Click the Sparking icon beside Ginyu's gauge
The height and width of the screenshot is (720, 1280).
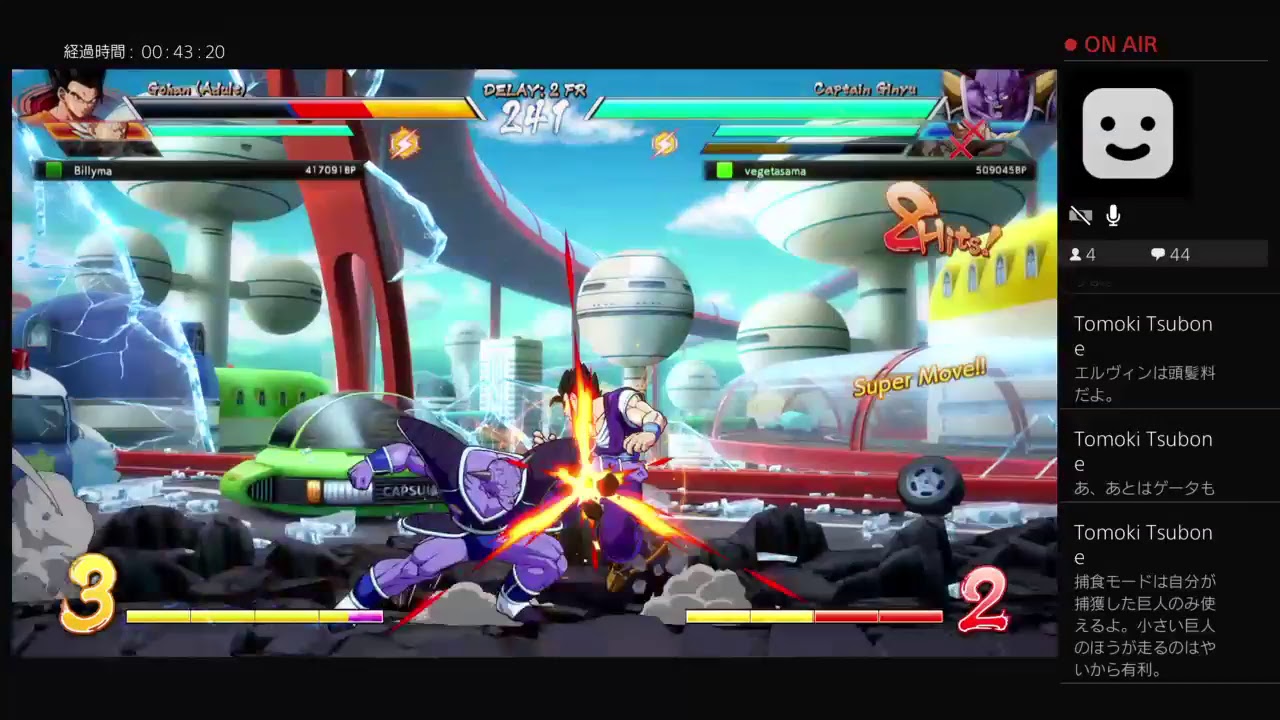click(662, 141)
